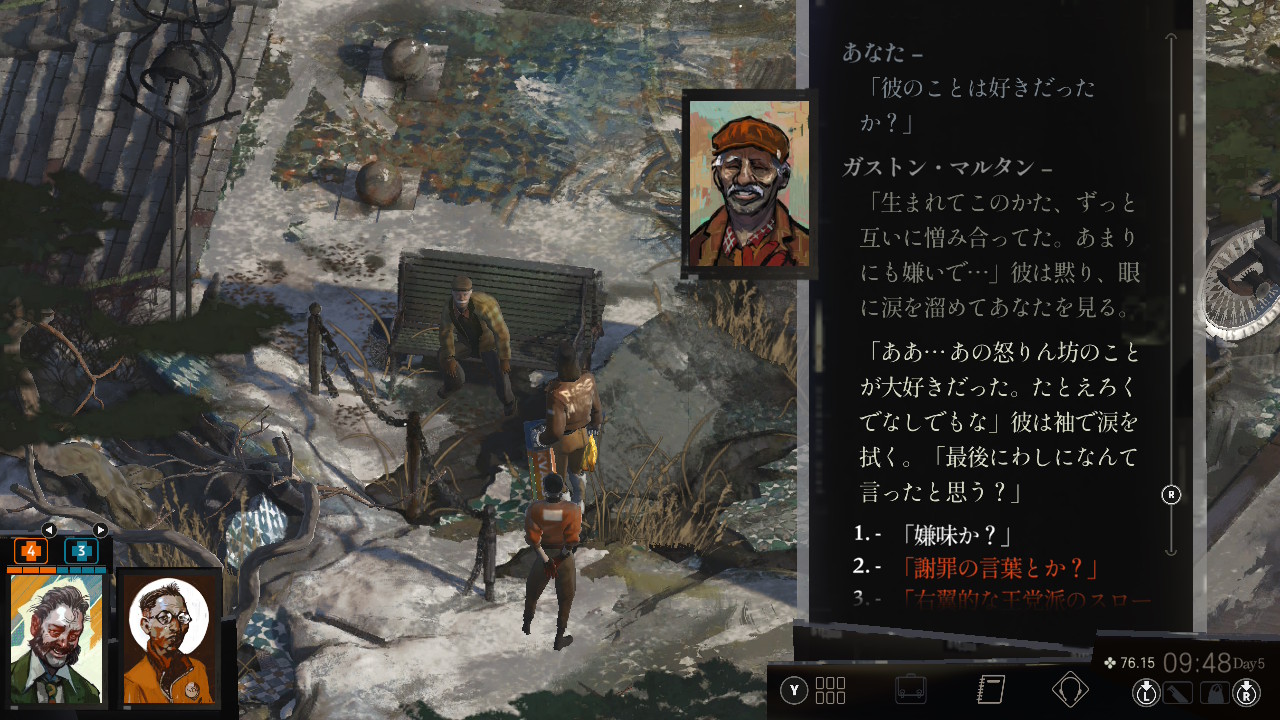Open the notebook journal
Viewport: 1280px width, 720px height.
point(990,690)
